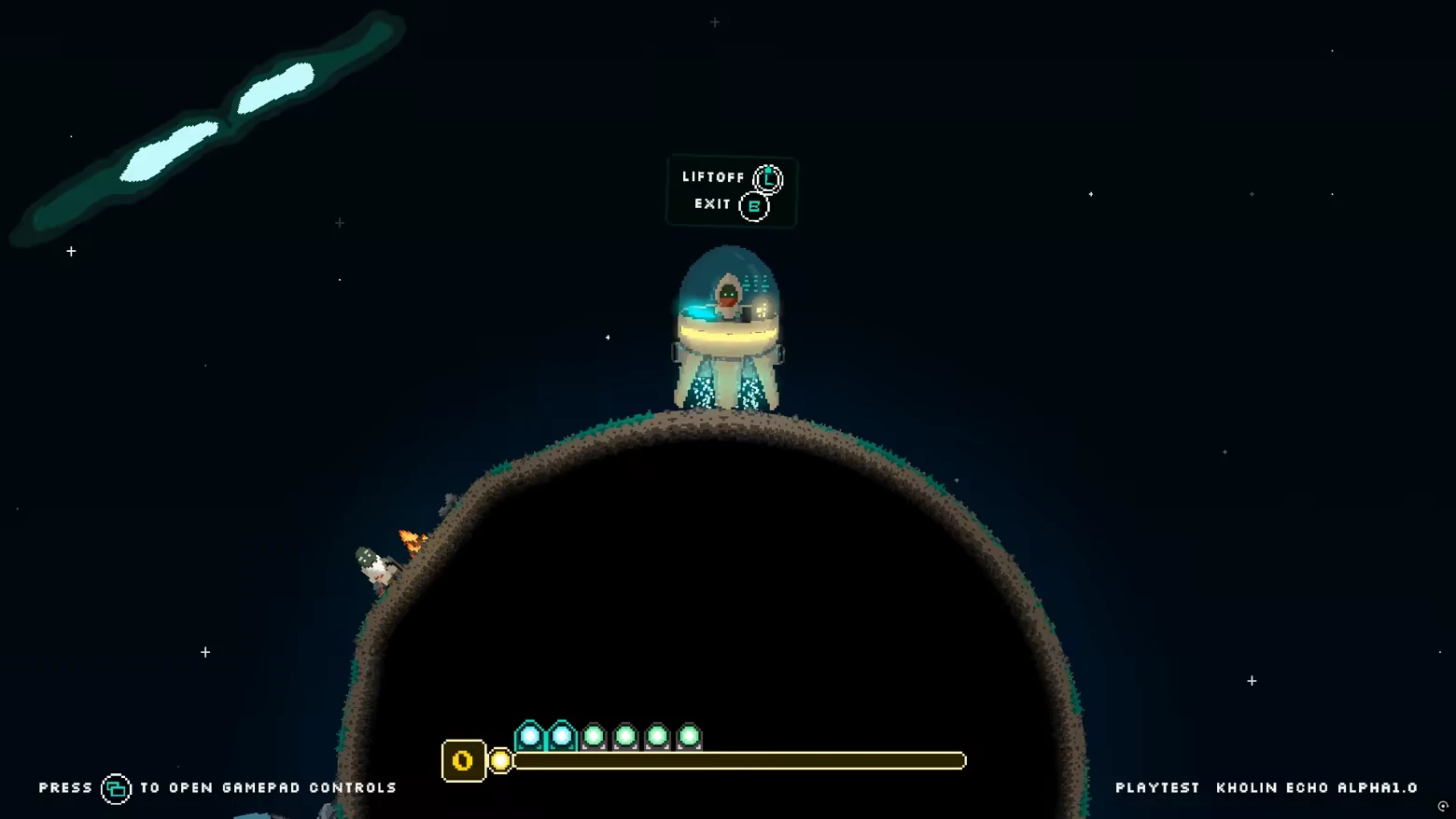Select the LIFTOFF menu option
Viewport: 1456px width, 819px height.
click(x=714, y=176)
